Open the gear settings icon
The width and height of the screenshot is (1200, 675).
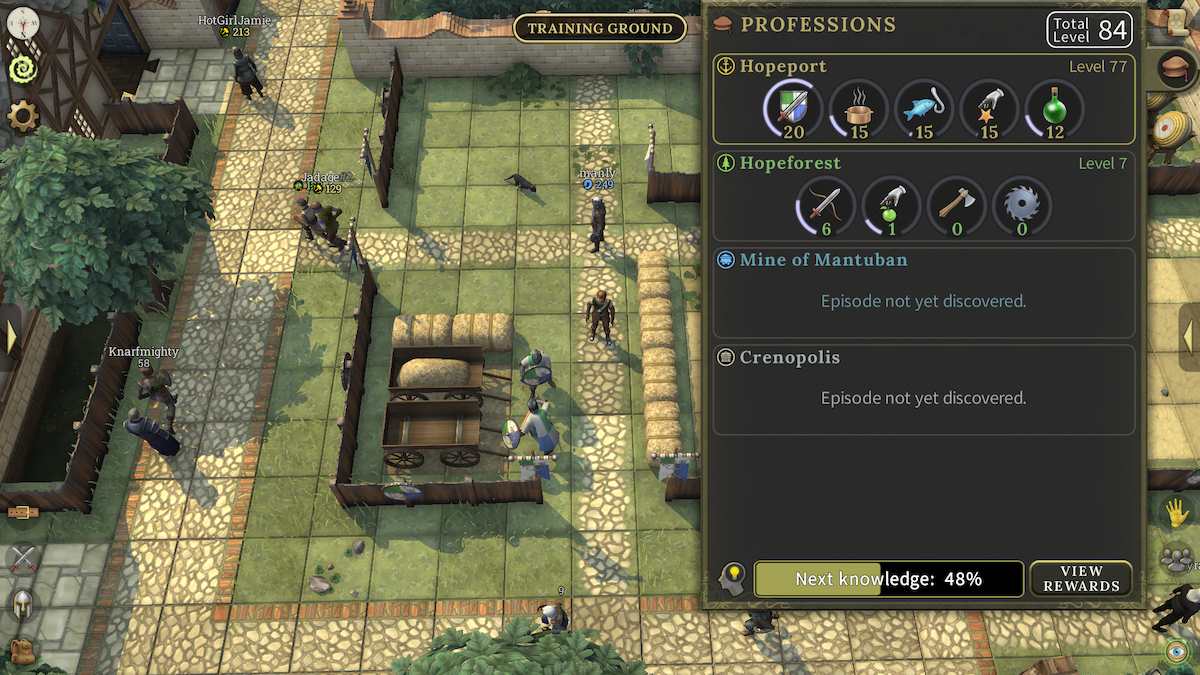click(22, 117)
